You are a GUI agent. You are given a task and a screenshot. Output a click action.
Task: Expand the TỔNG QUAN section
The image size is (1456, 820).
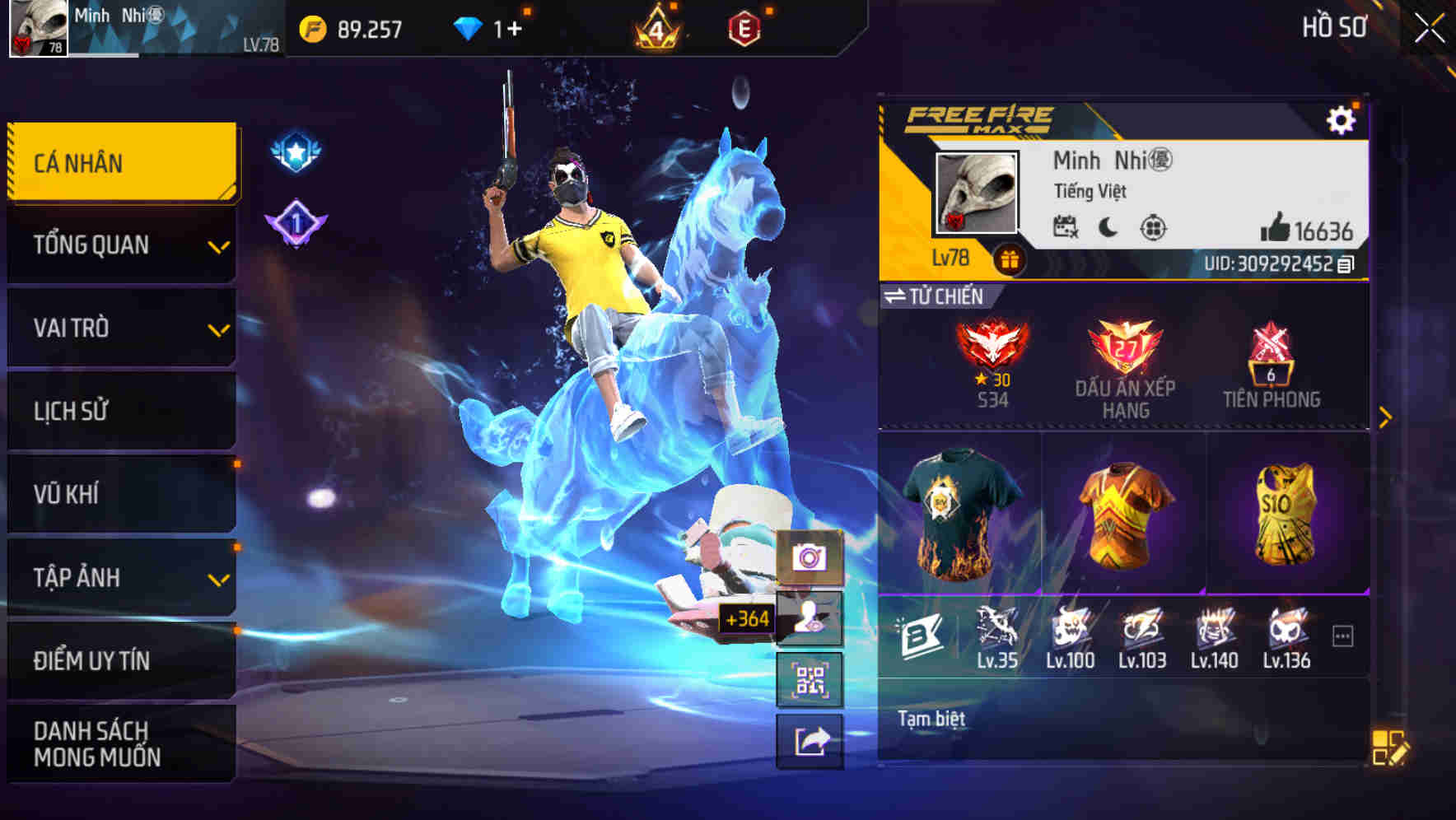[x=120, y=245]
